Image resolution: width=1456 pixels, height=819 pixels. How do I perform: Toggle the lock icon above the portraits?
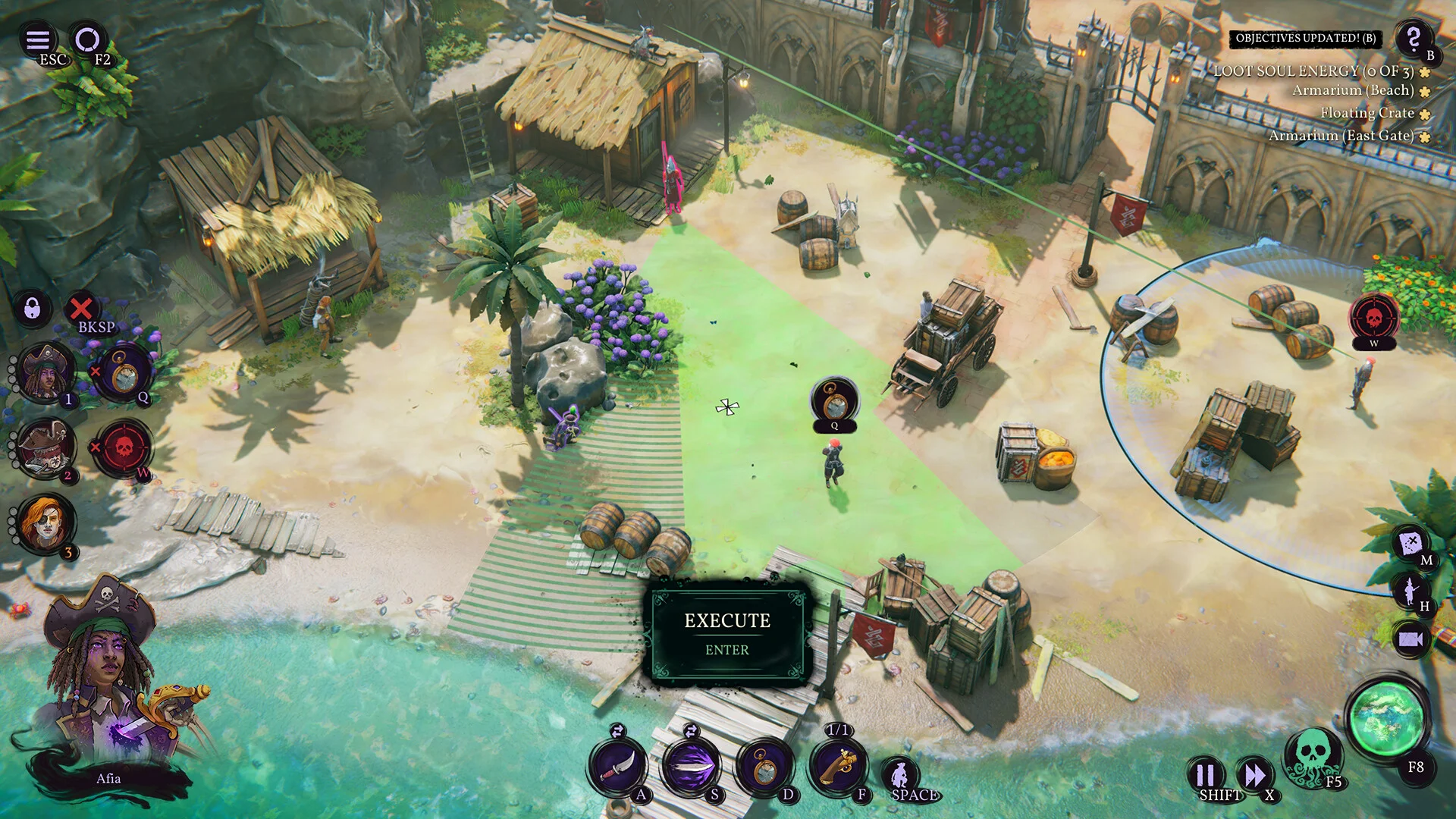pyautogui.click(x=32, y=310)
